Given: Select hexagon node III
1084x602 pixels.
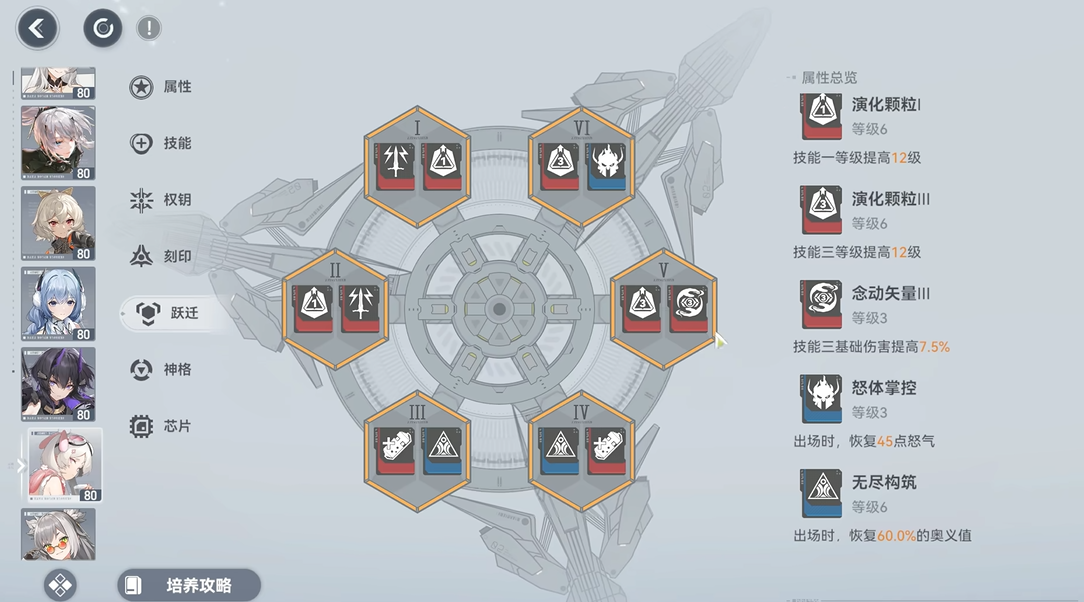Looking at the screenshot, I should 417,452.
